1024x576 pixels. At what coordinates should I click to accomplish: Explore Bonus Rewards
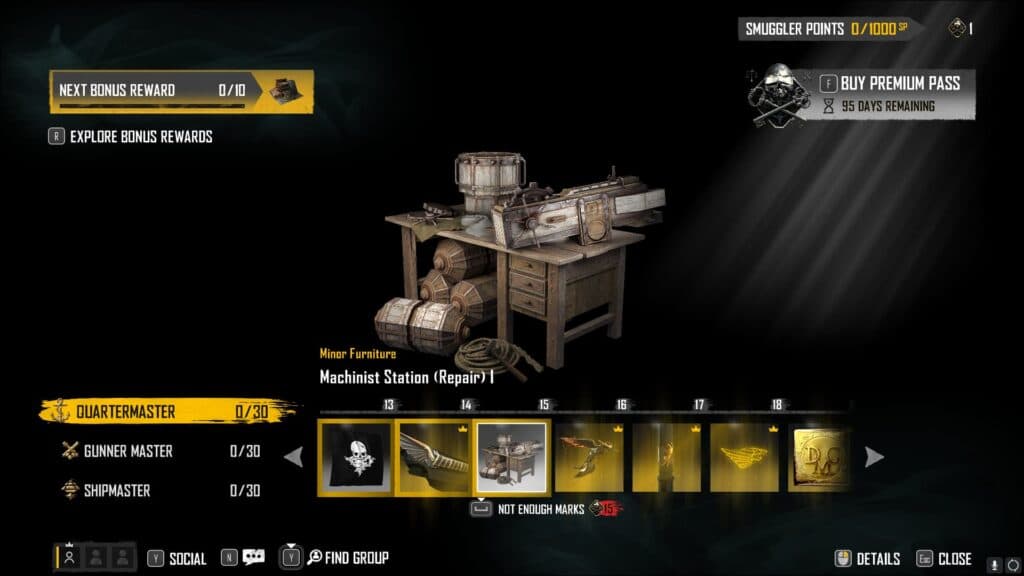140,136
